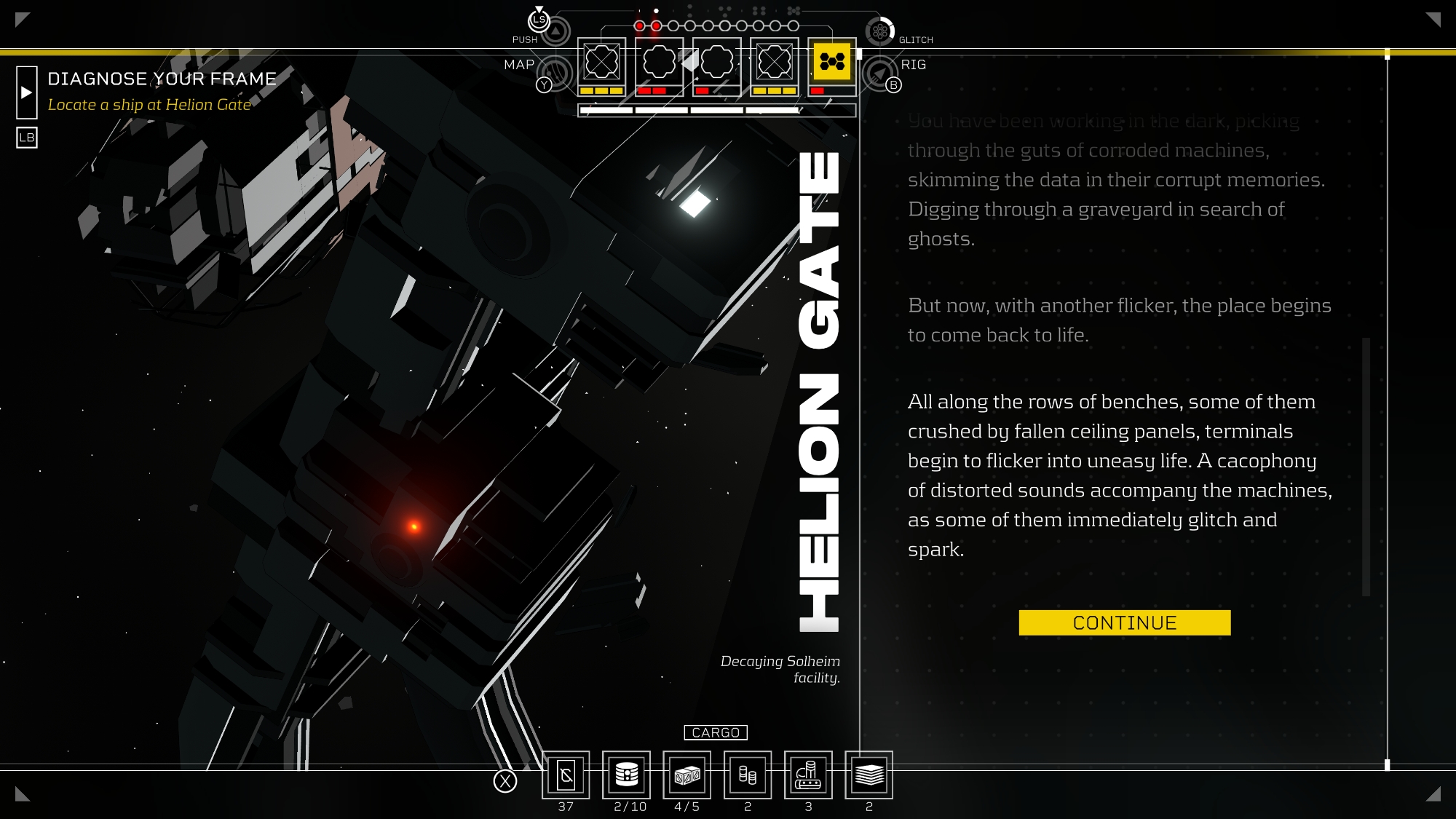The width and height of the screenshot is (1456, 819).
Task: Click the story text scrollbar
Action: click(1366, 466)
